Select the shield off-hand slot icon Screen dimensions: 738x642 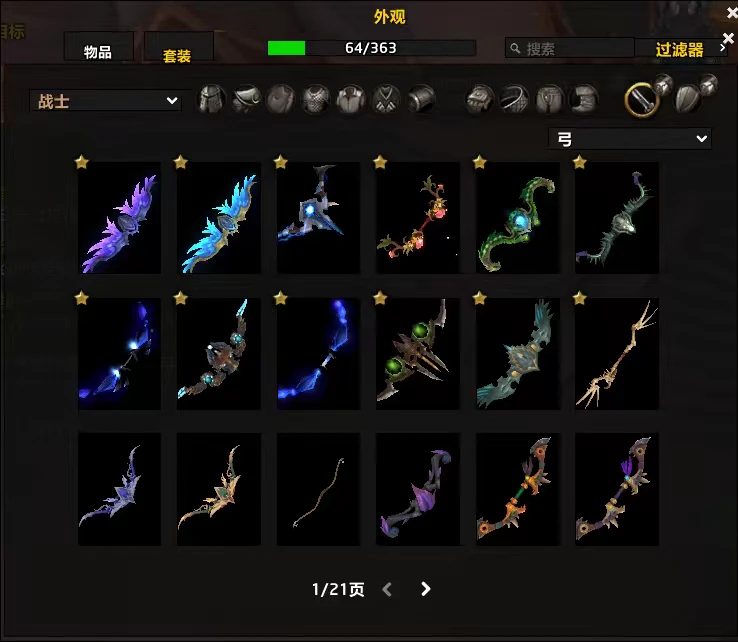(x=688, y=98)
